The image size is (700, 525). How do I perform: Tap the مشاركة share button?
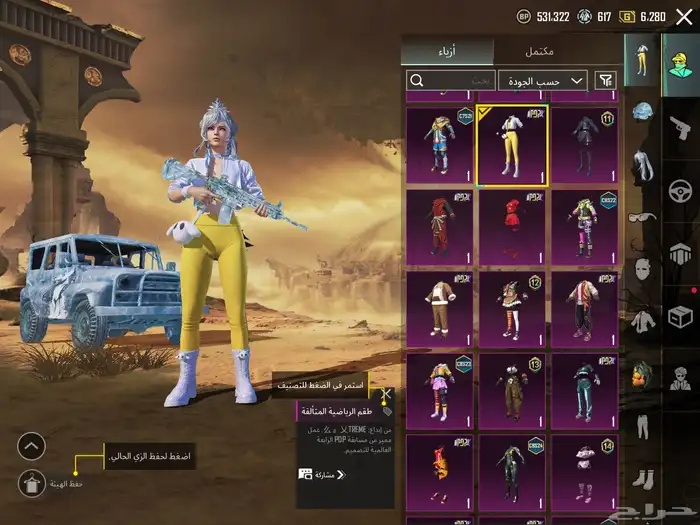322,474
